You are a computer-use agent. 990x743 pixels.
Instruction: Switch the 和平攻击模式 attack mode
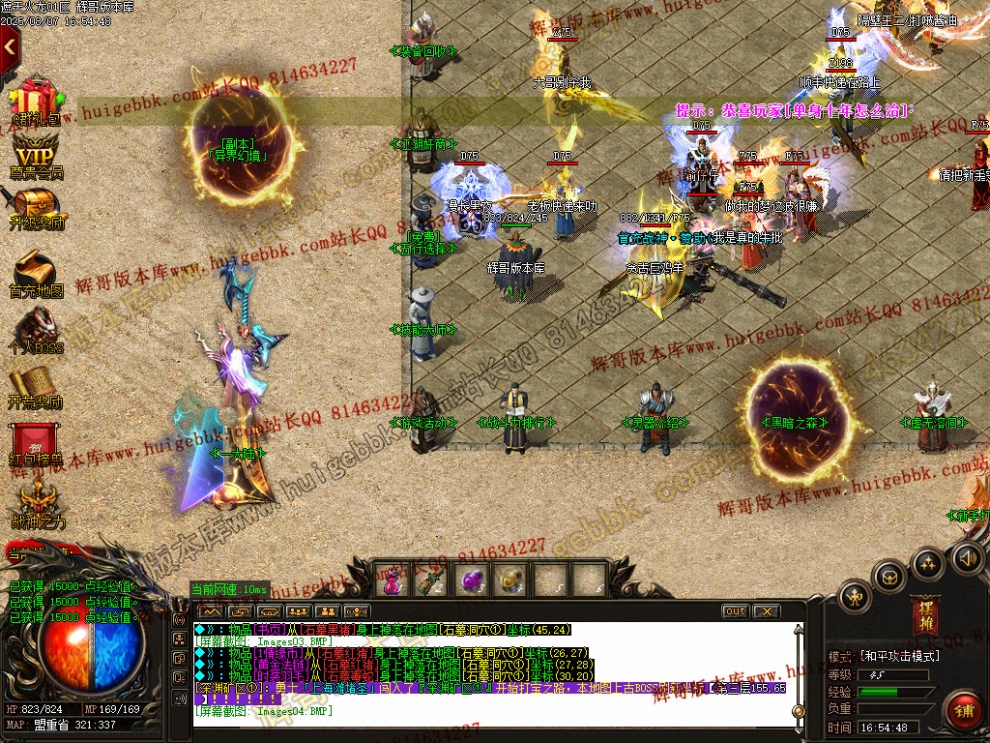(900, 656)
